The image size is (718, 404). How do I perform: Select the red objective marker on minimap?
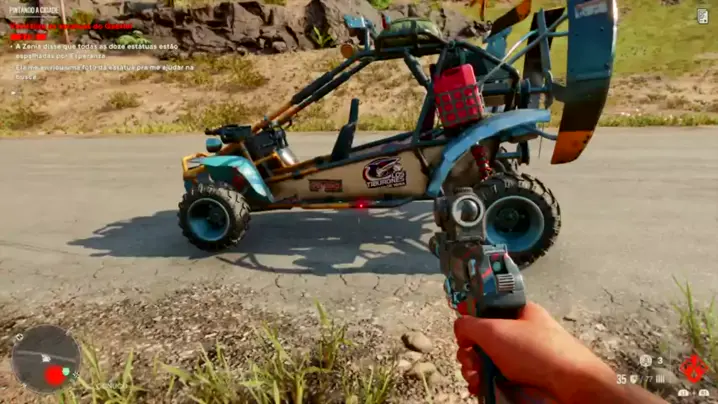(55, 377)
